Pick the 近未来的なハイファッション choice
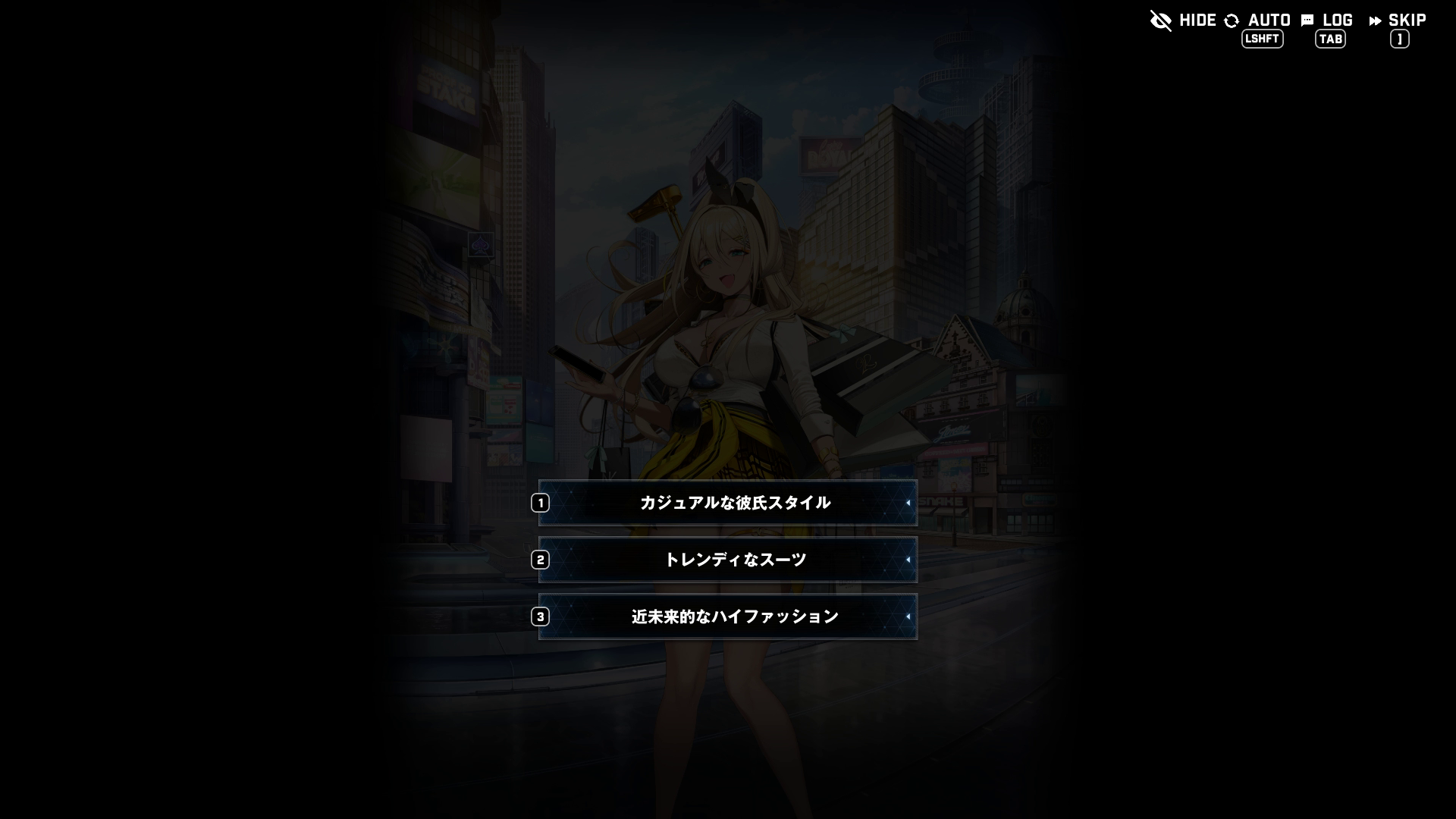The image size is (1456, 819). pos(728,617)
